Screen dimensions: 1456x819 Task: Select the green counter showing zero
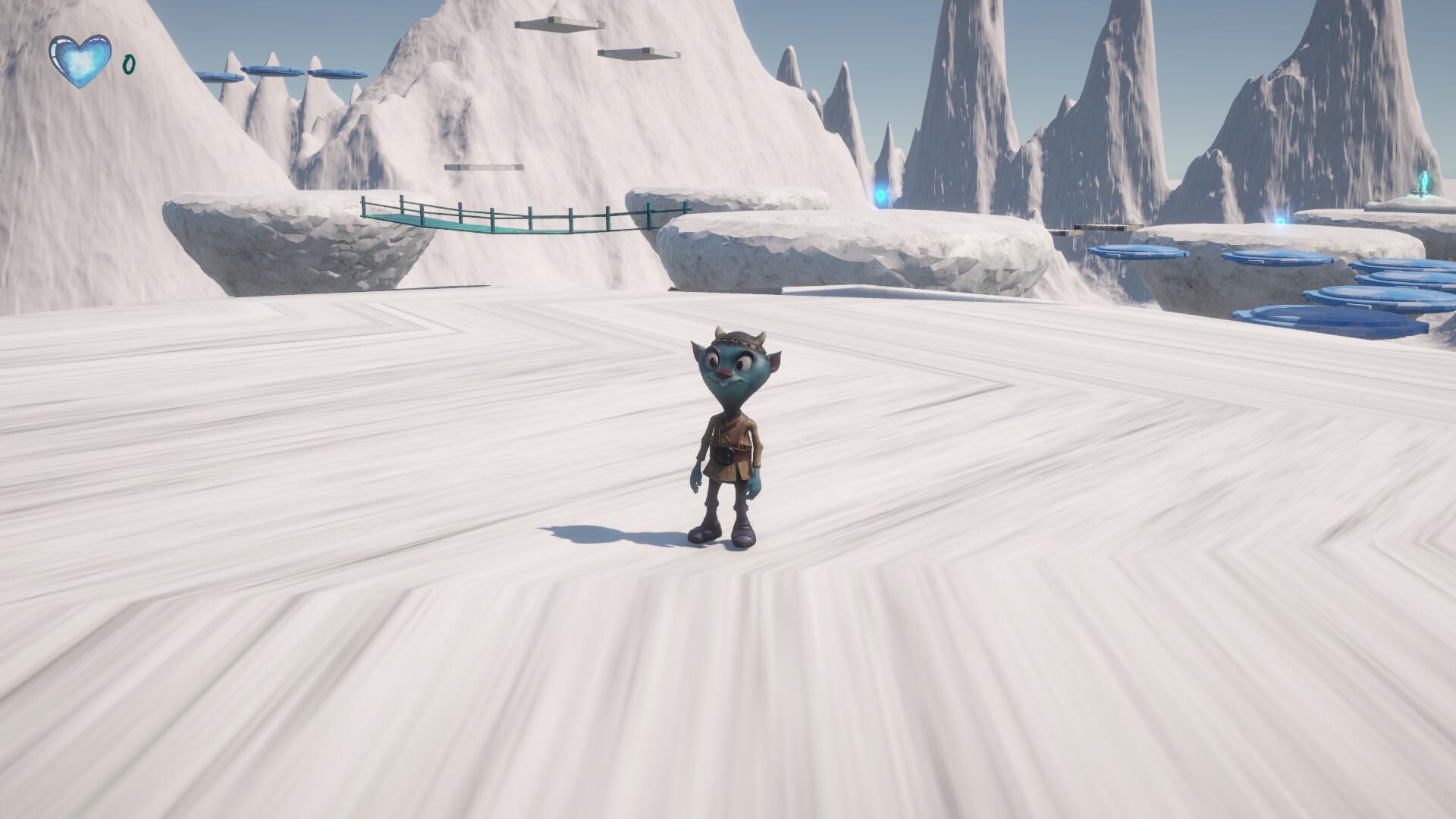point(129,65)
